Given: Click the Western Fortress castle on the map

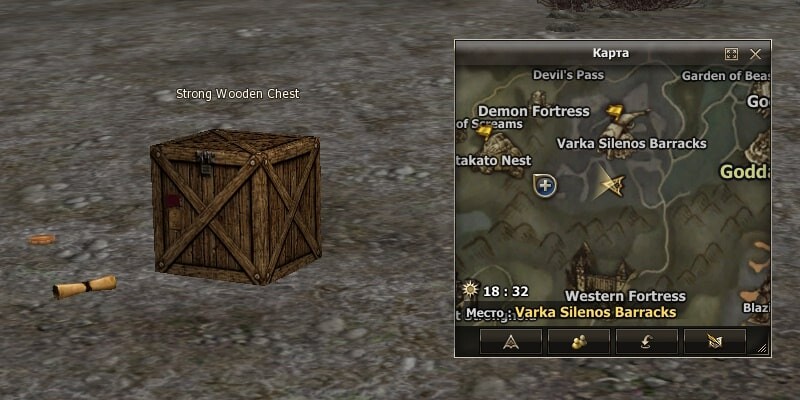Looking at the screenshot, I should tap(600, 268).
